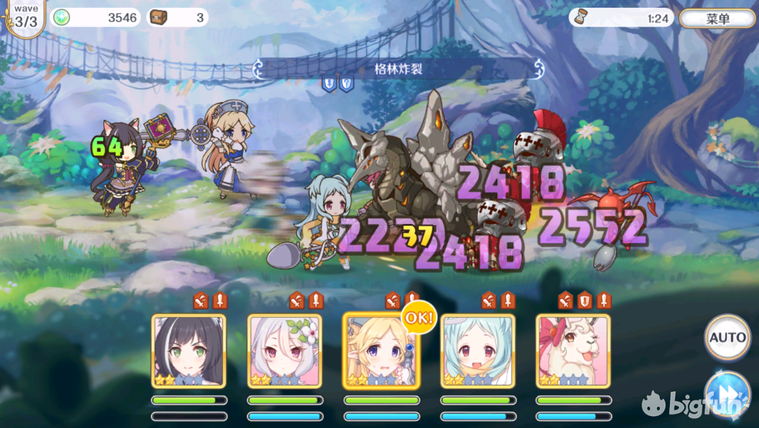Activate the blonde girl's OK! skill
This screenshot has width=759, height=428.
381,351
